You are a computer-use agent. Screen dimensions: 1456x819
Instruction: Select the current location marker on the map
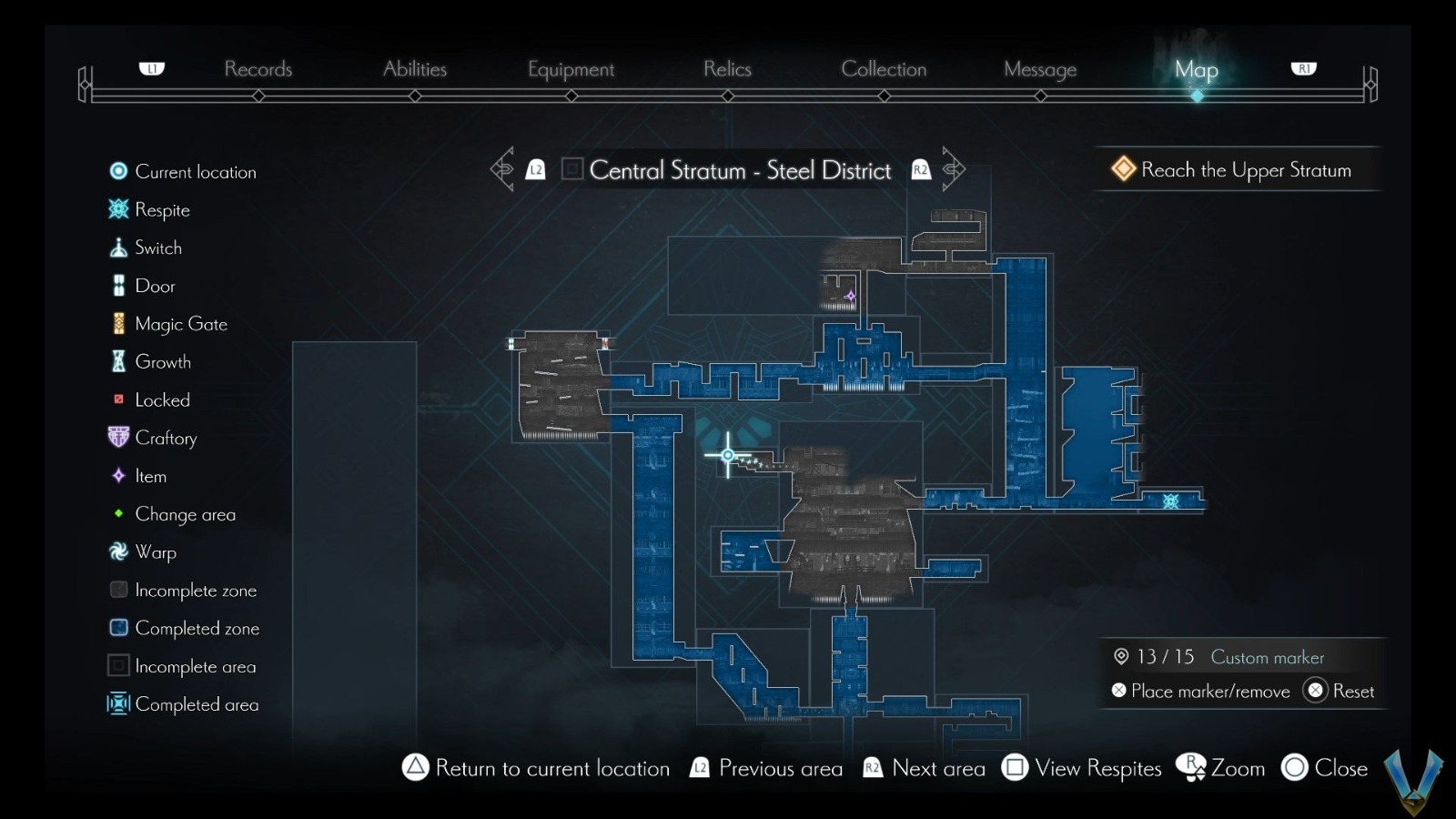coord(727,454)
